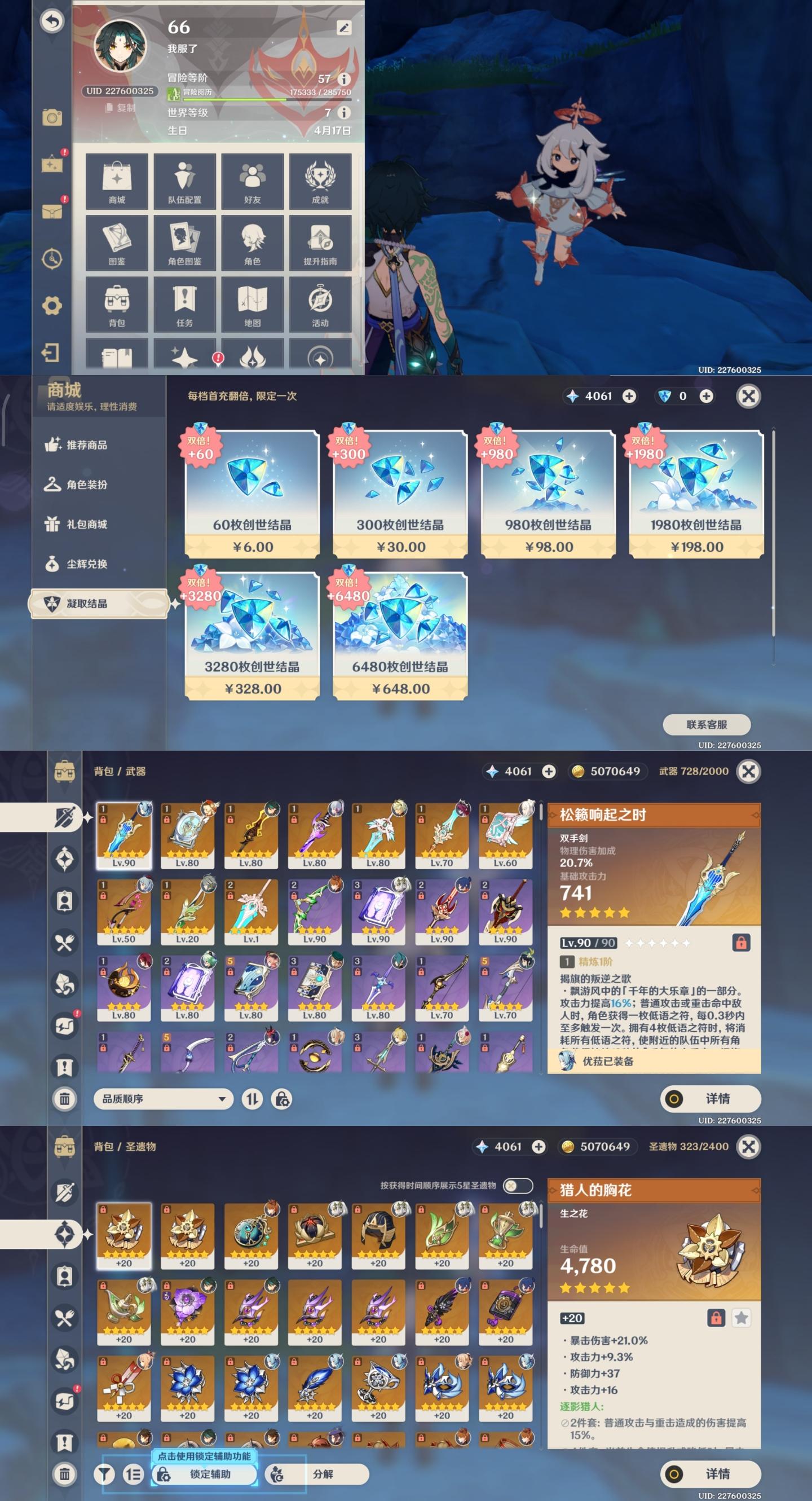Screen dimensions: 812x1501
Task: Switch to 礼包商城 shop category
Action: click(86, 525)
